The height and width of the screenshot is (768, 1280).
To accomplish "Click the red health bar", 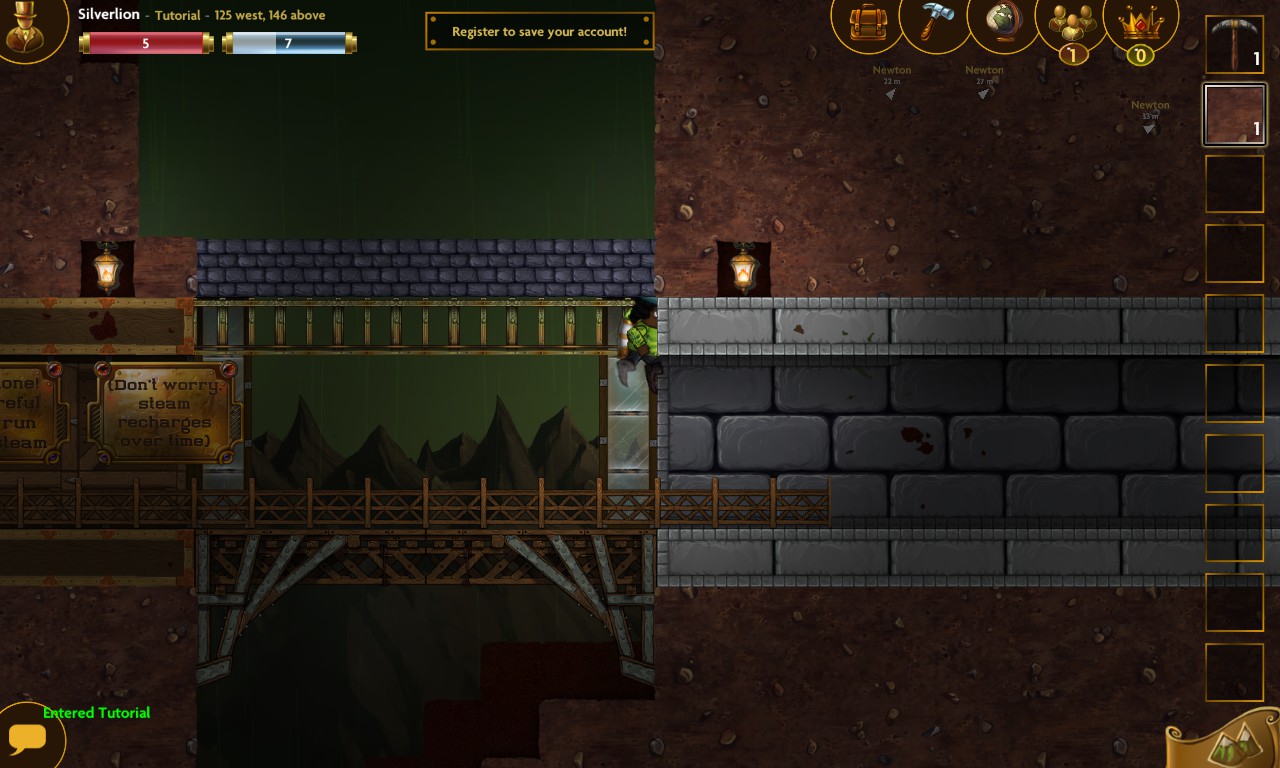I will point(146,42).
